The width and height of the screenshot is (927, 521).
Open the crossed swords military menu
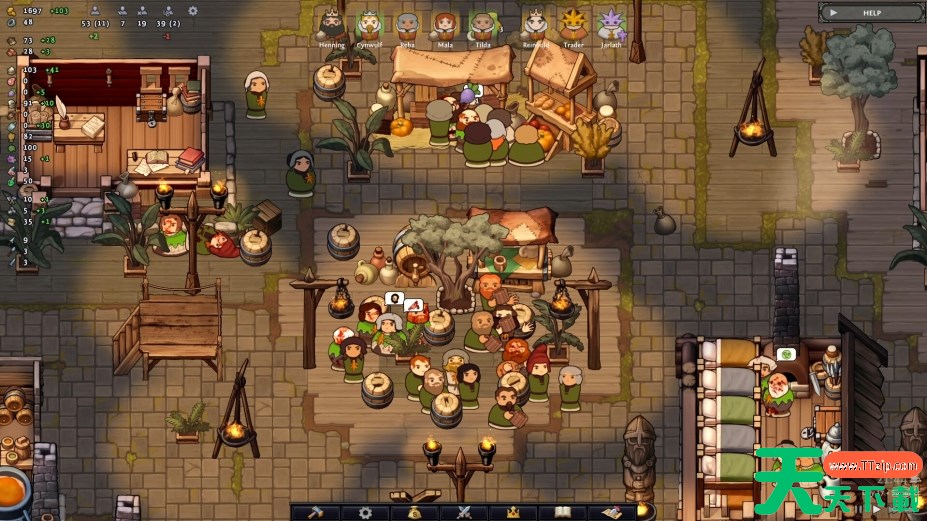pyautogui.click(x=464, y=512)
